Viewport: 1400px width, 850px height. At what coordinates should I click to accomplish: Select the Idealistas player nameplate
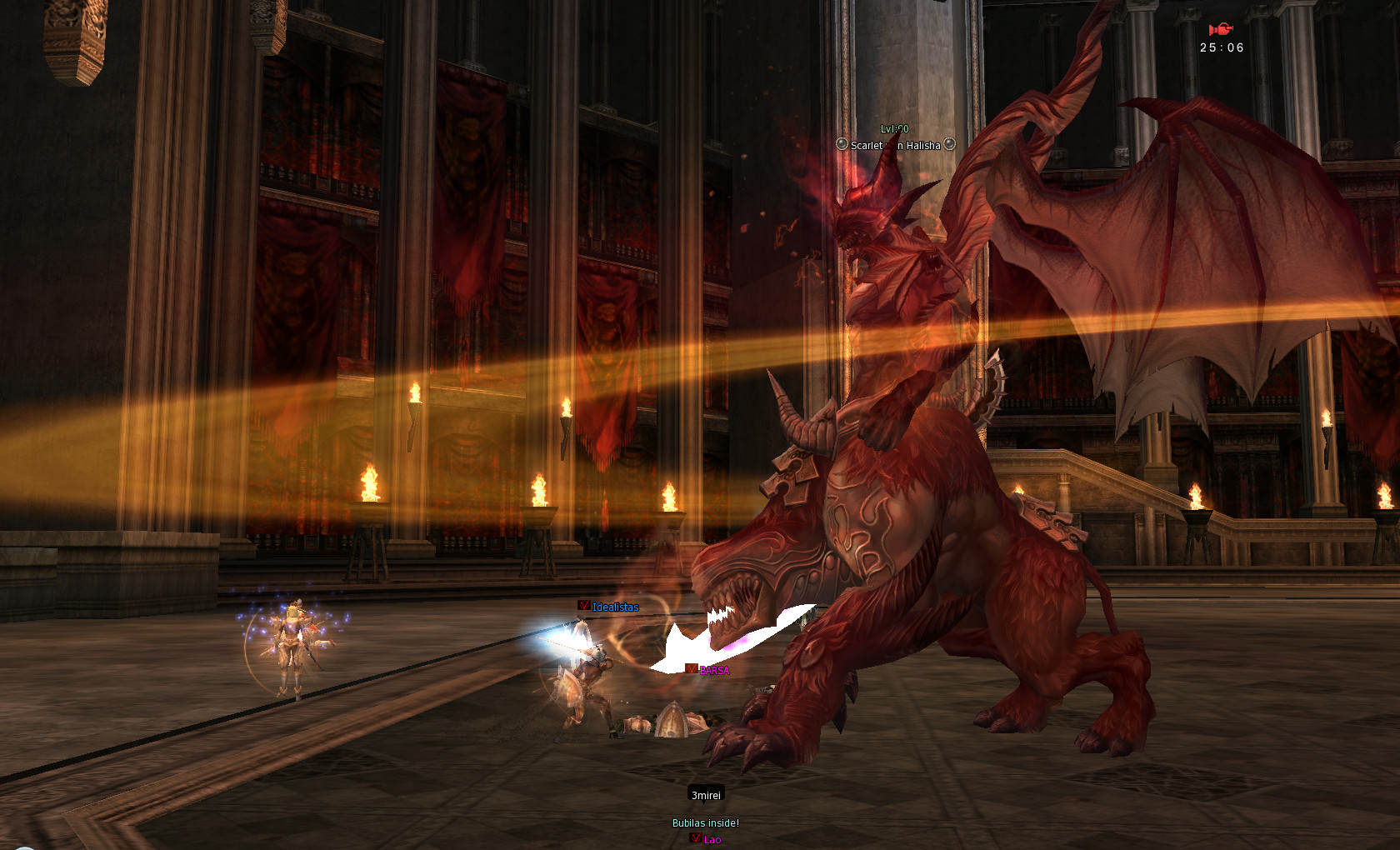click(x=614, y=607)
